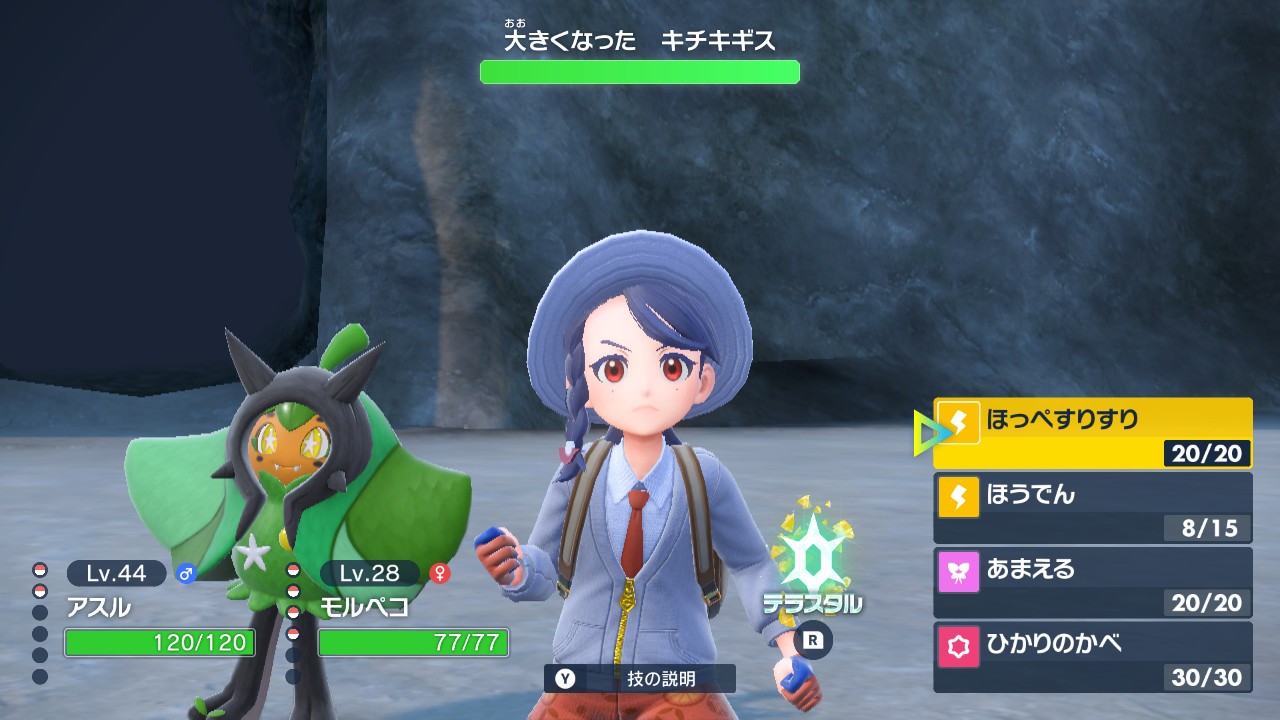Pick the ひかりのかべ move
Viewport: 1280px width, 720px height.
click(x=1092, y=657)
